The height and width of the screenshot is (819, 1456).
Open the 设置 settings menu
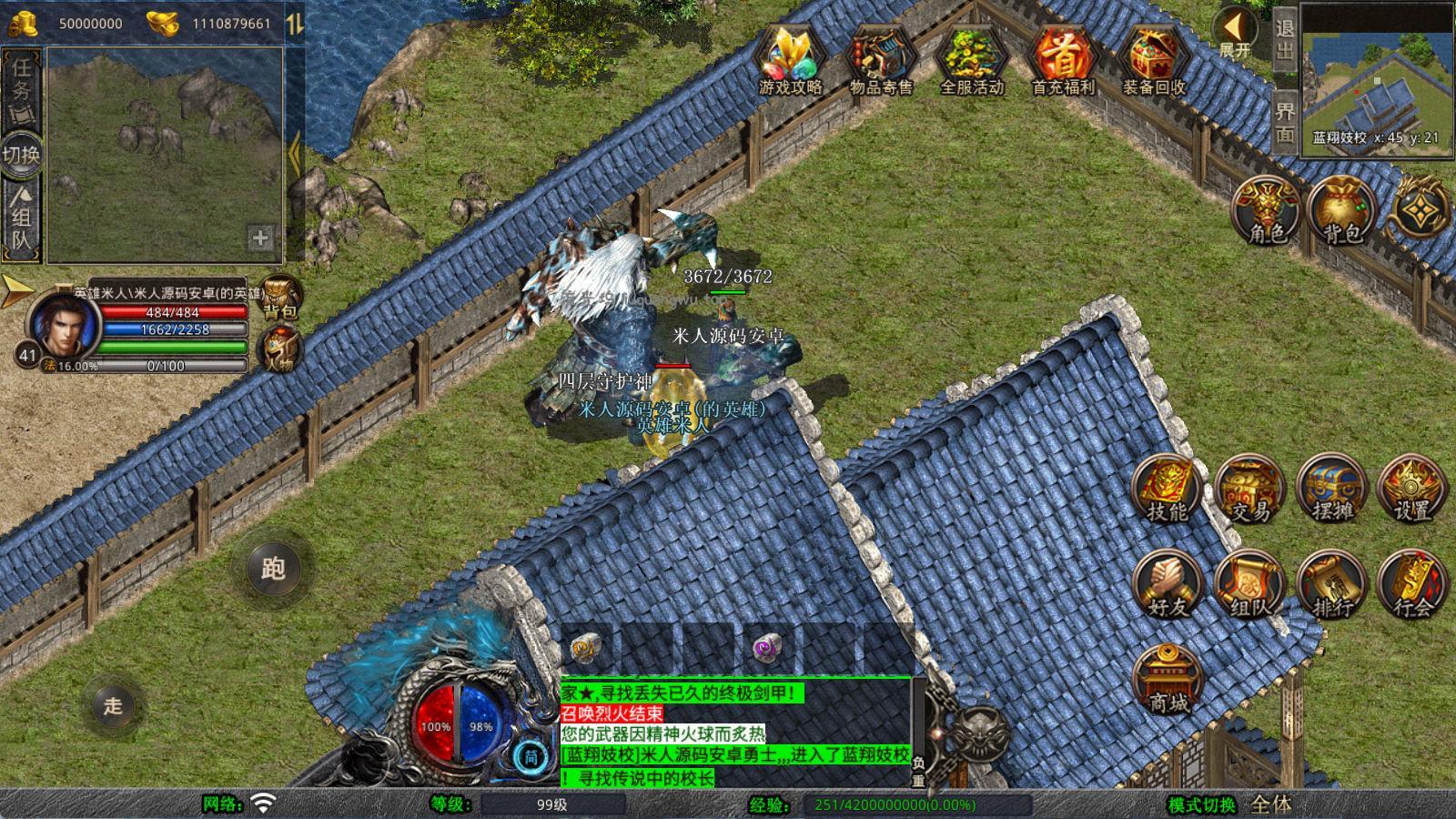(1412, 490)
